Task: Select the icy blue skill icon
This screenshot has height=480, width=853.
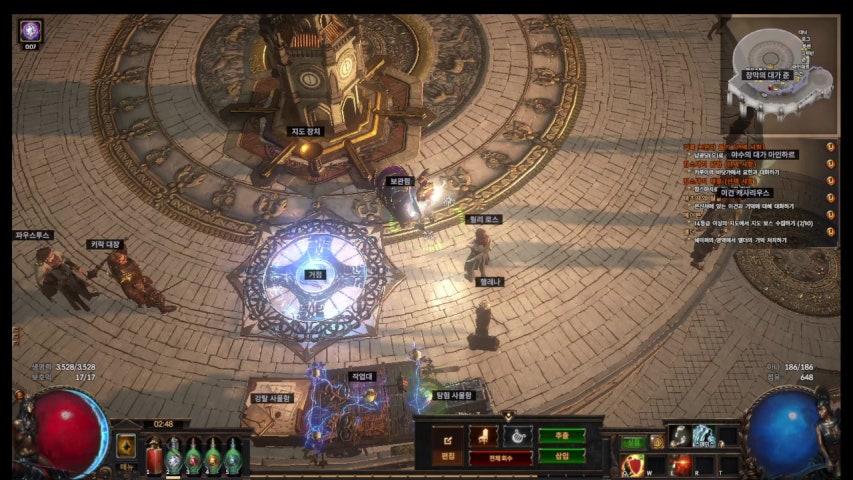Action: [x=704, y=436]
